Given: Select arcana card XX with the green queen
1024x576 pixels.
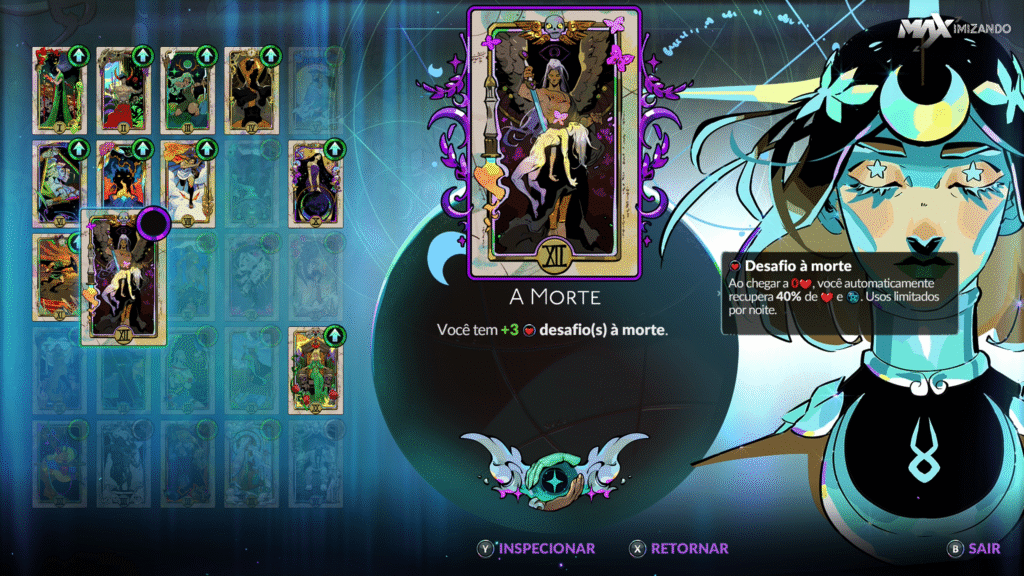Looking at the screenshot, I should [x=316, y=370].
